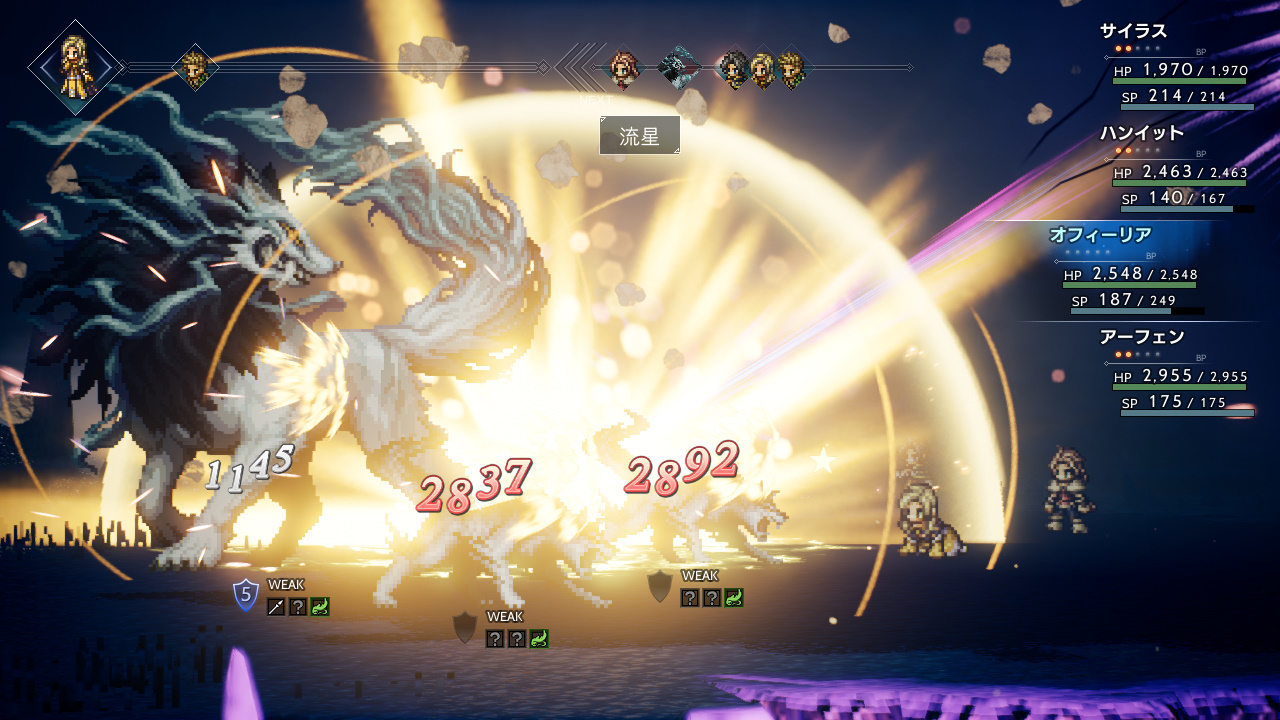Click the blue shield showing 5
1280x720 pixels.
coord(245,595)
